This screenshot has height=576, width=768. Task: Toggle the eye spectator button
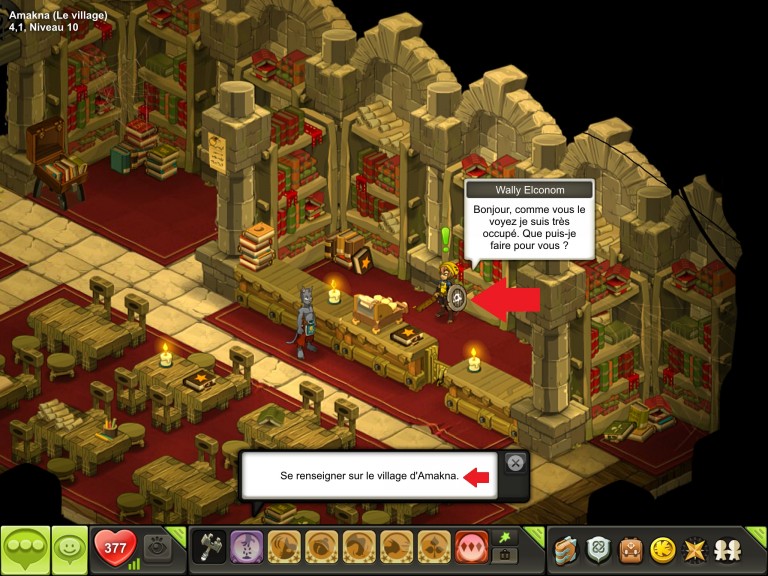point(156,548)
